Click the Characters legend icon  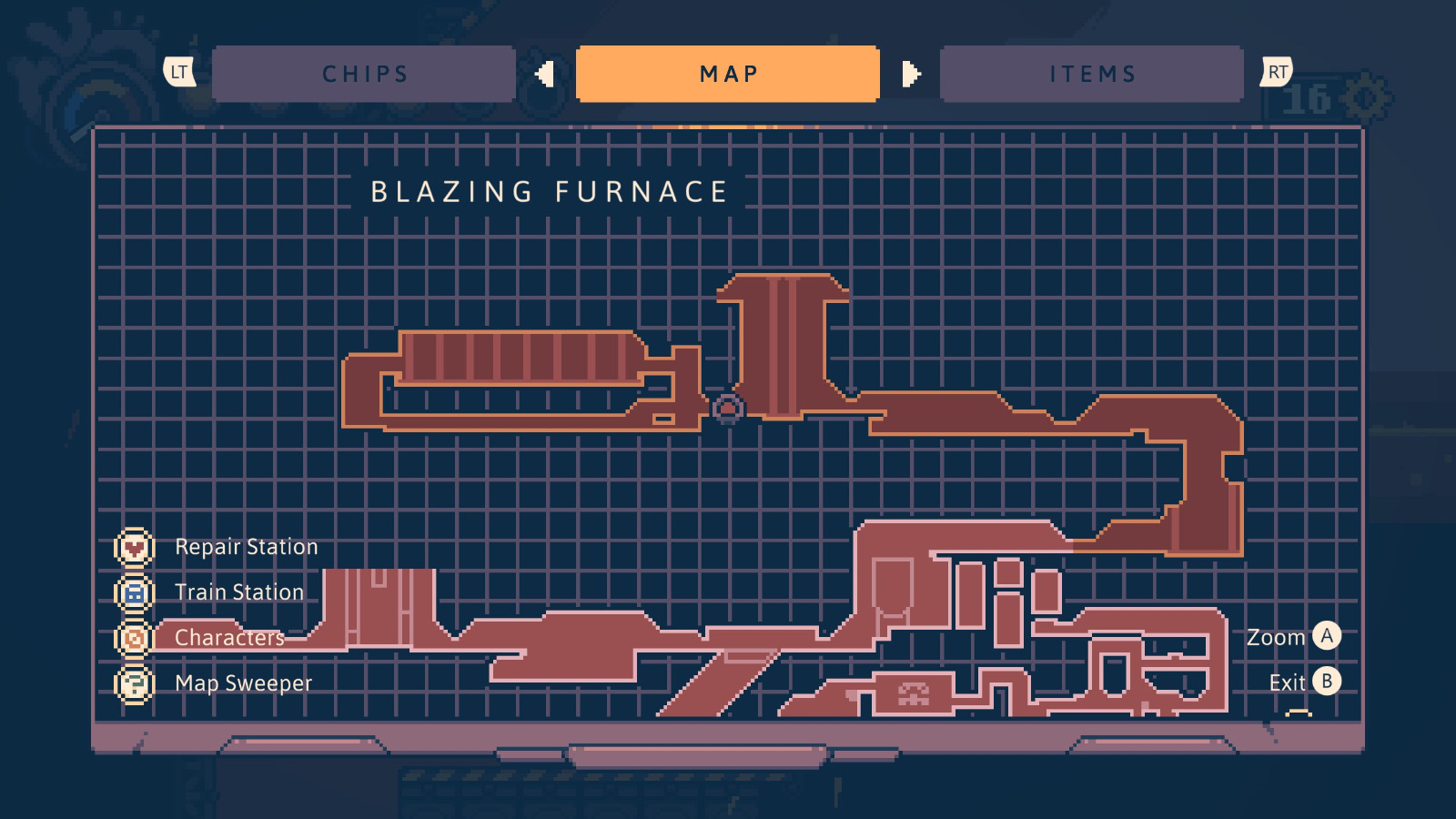tap(133, 638)
